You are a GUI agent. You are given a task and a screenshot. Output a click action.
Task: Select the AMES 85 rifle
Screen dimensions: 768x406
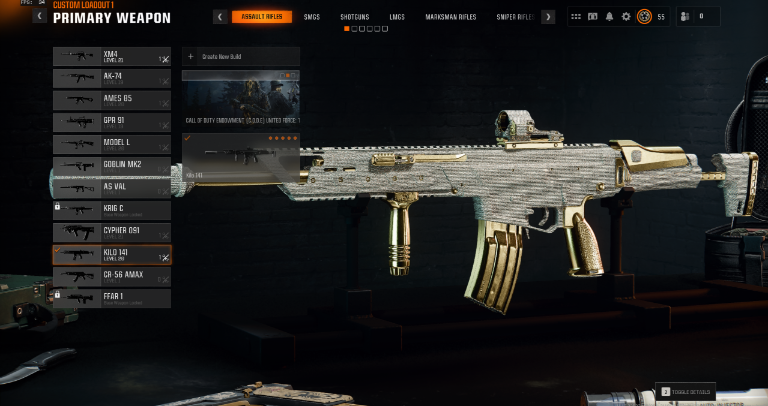(111, 100)
